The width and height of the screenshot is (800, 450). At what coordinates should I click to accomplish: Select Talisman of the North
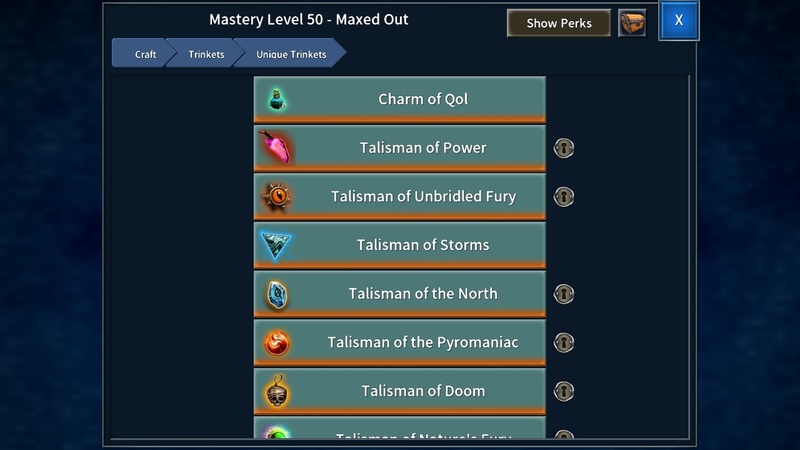[x=399, y=294]
